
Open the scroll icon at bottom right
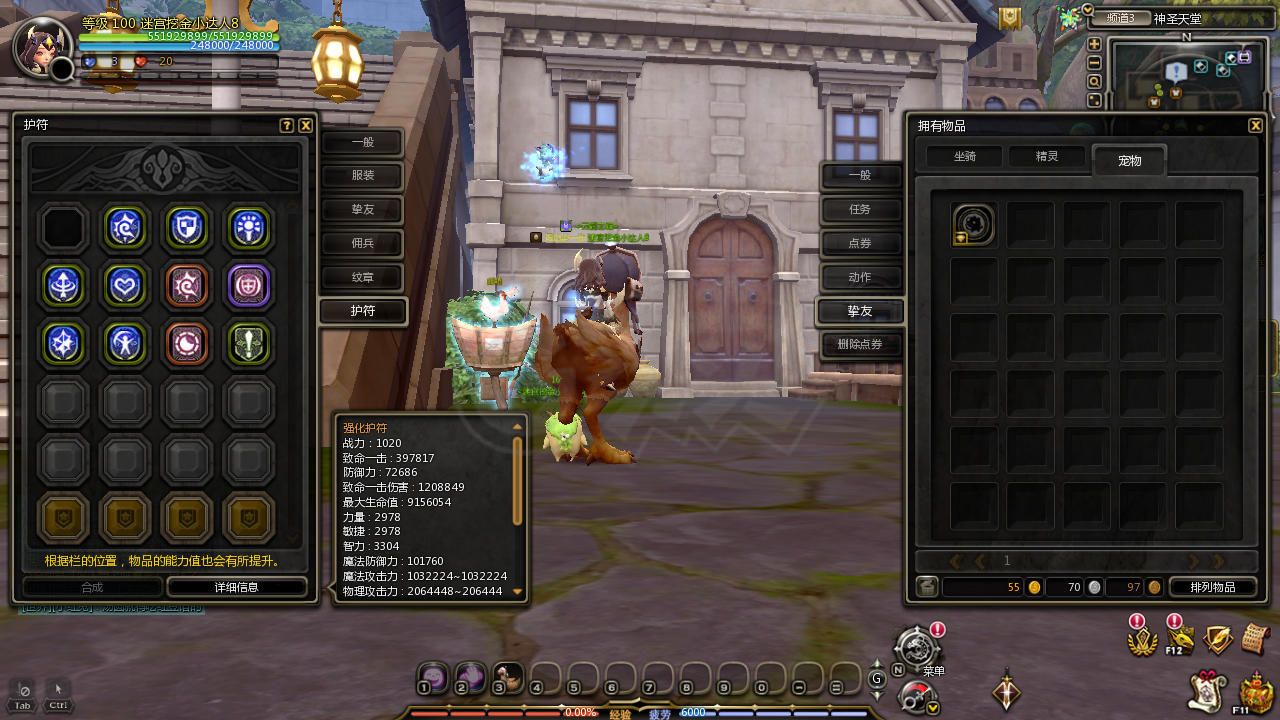coord(1255,638)
